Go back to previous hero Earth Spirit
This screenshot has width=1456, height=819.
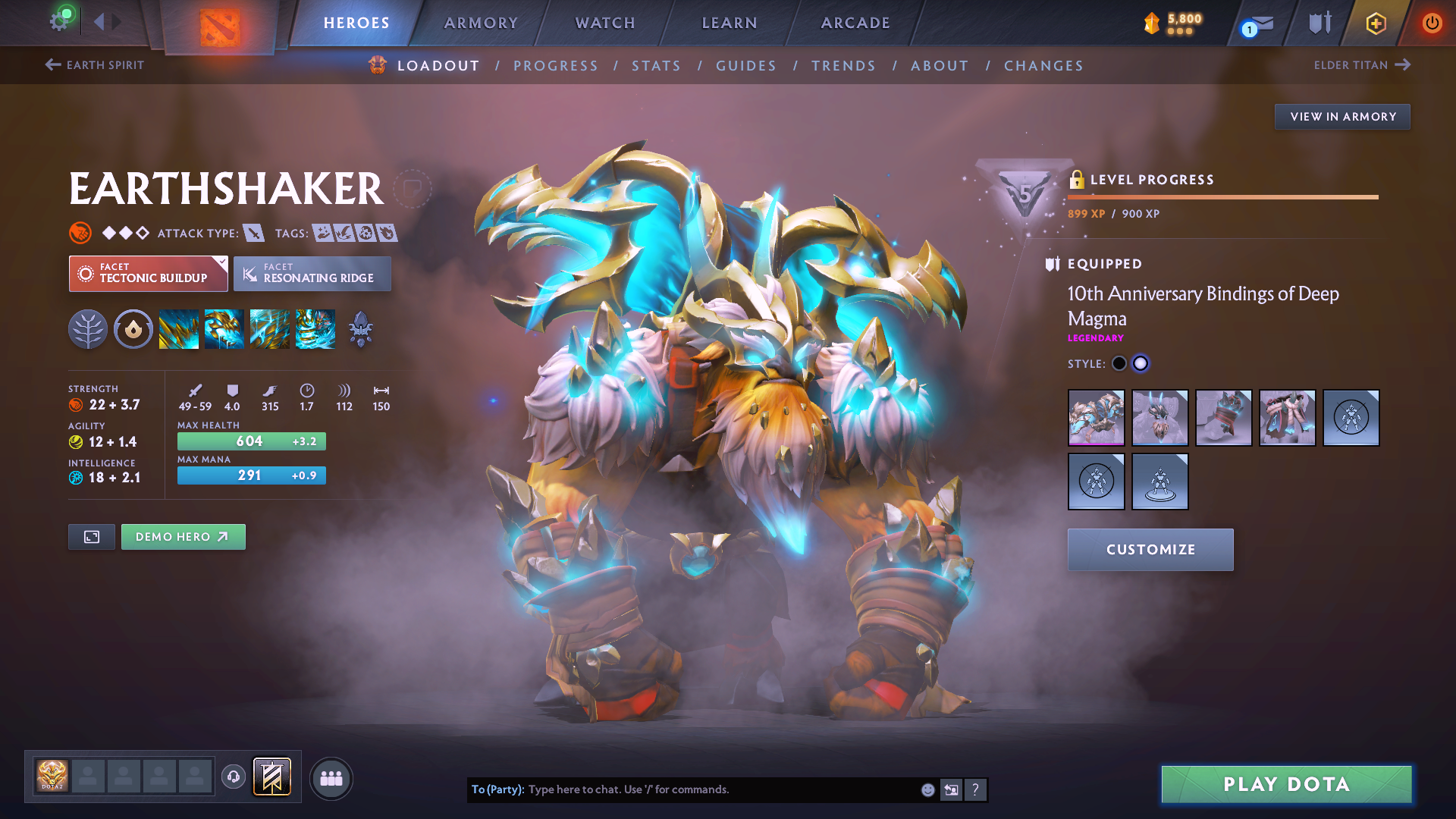coord(95,65)
